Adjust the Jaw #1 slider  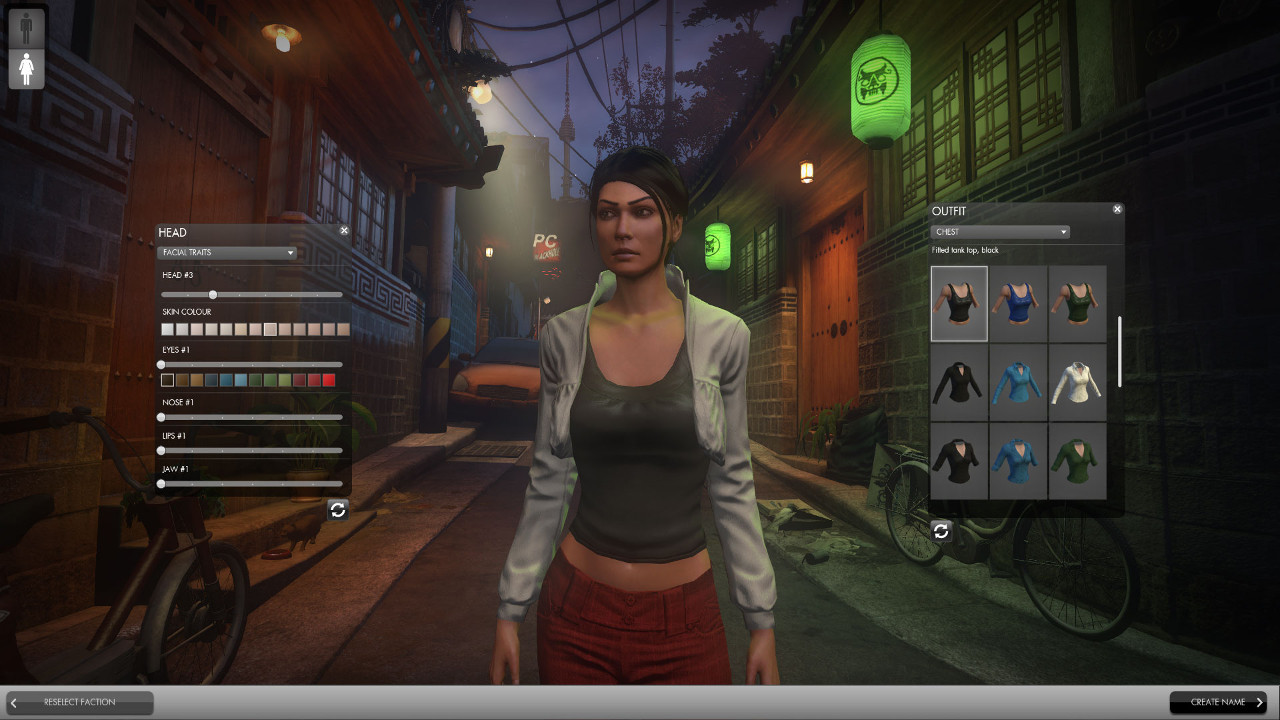pos(162,484)
